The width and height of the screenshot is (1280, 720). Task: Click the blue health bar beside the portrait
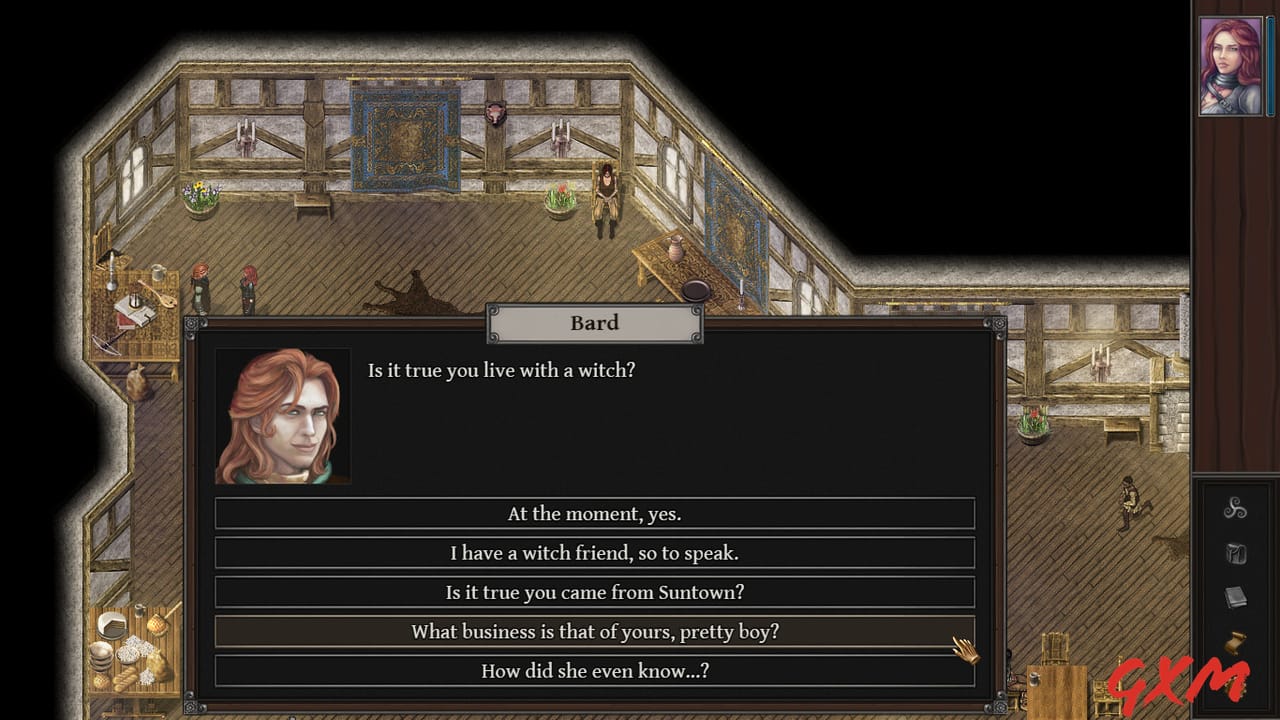1270,65
